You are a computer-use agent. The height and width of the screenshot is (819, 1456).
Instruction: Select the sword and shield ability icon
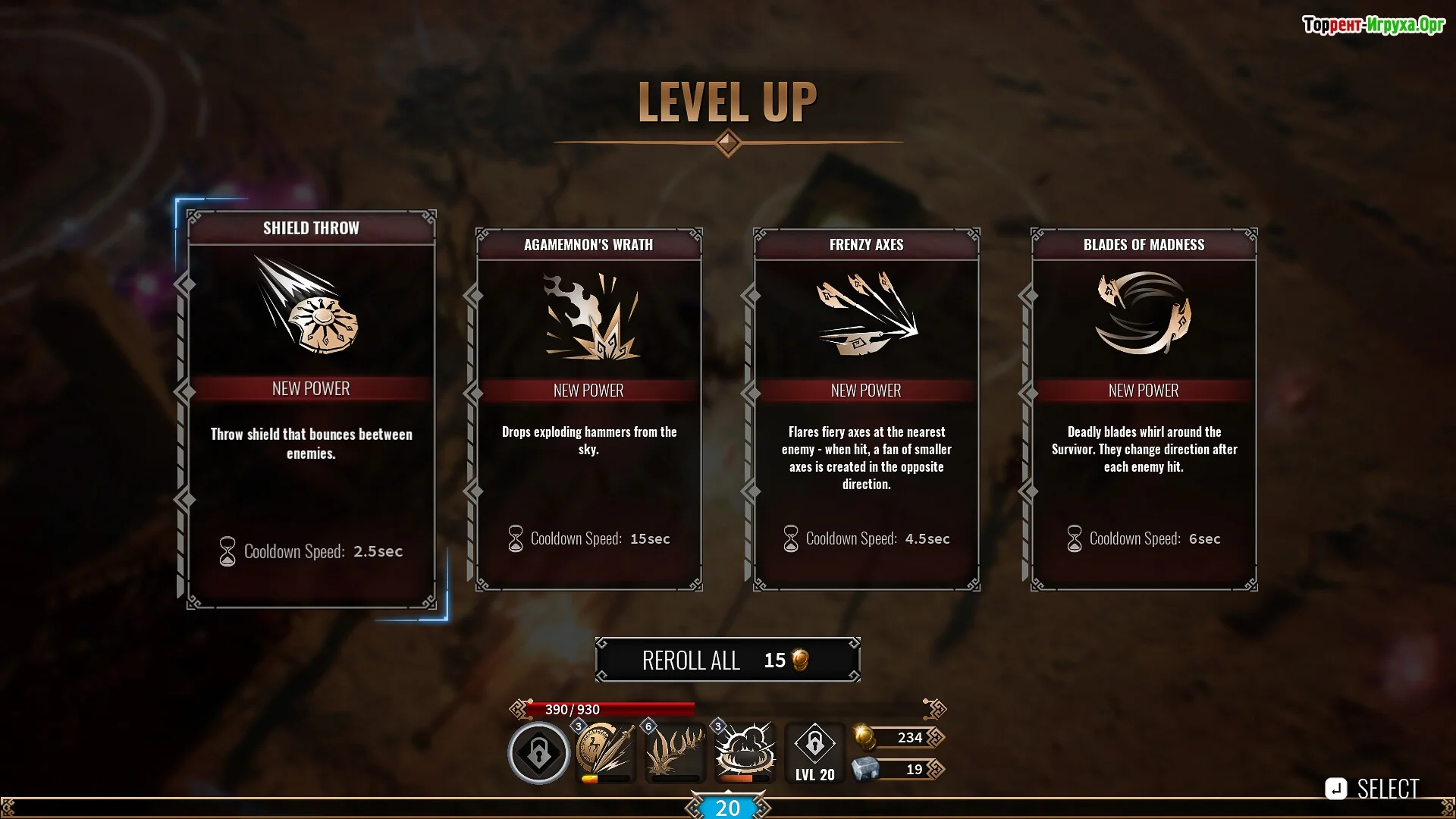(604, 752)
